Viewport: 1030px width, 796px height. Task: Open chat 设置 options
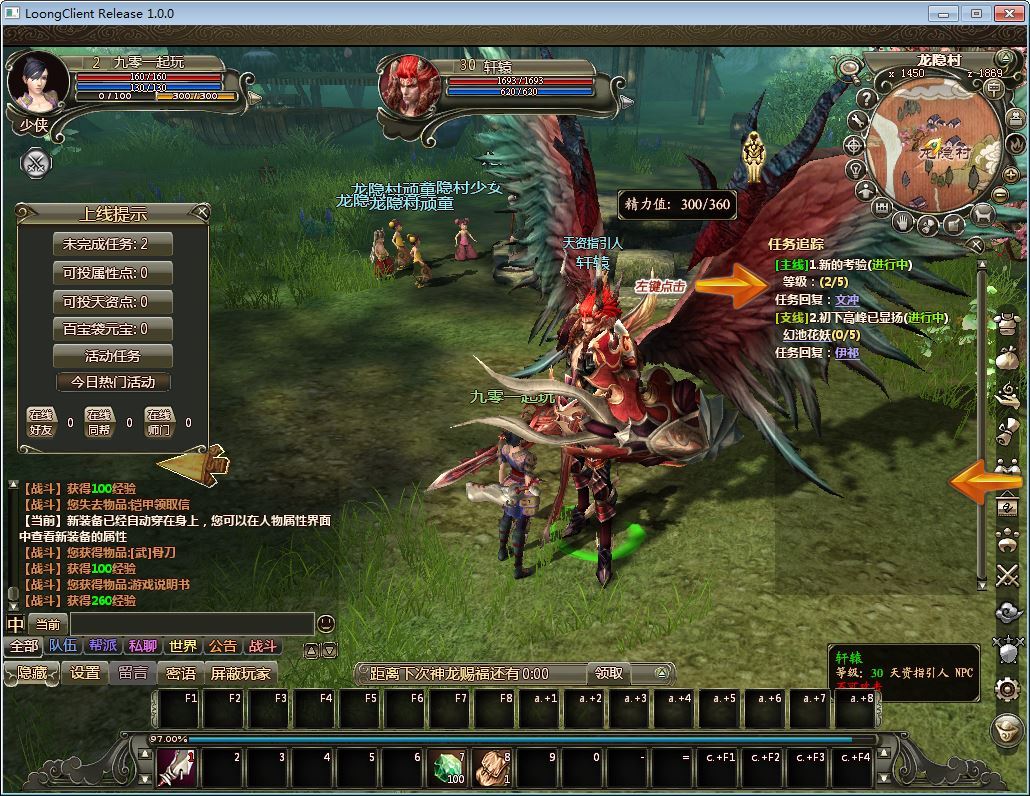point(85,673)
